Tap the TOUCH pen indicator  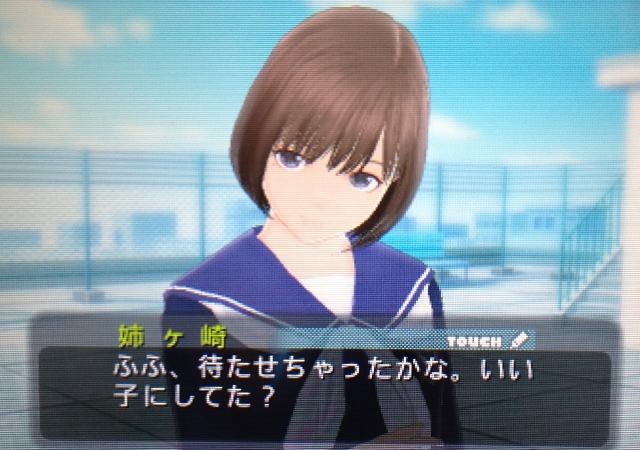coord(487,341)
